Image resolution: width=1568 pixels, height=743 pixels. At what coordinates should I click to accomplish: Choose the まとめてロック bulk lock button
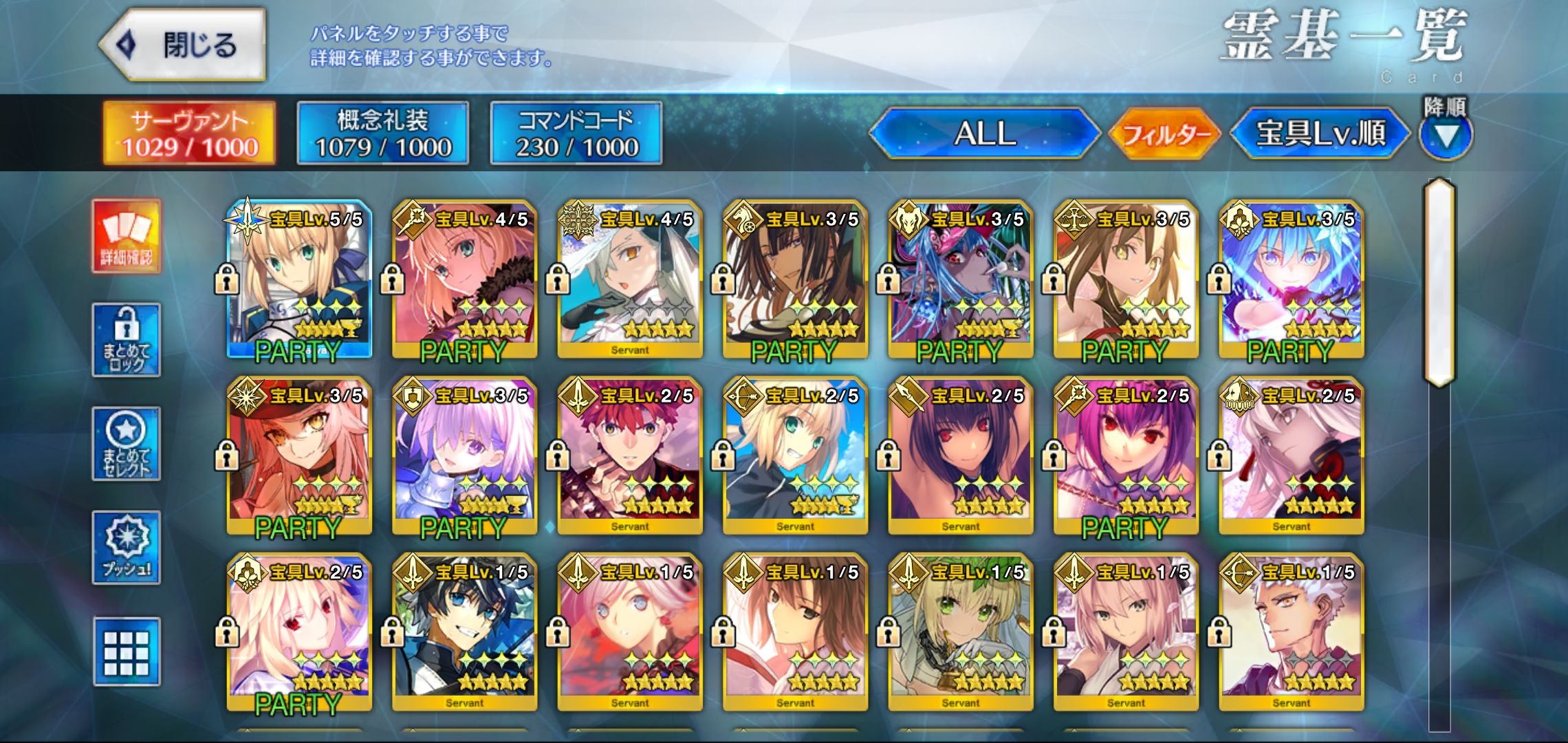pyautogui.click(x=127, y=340)
